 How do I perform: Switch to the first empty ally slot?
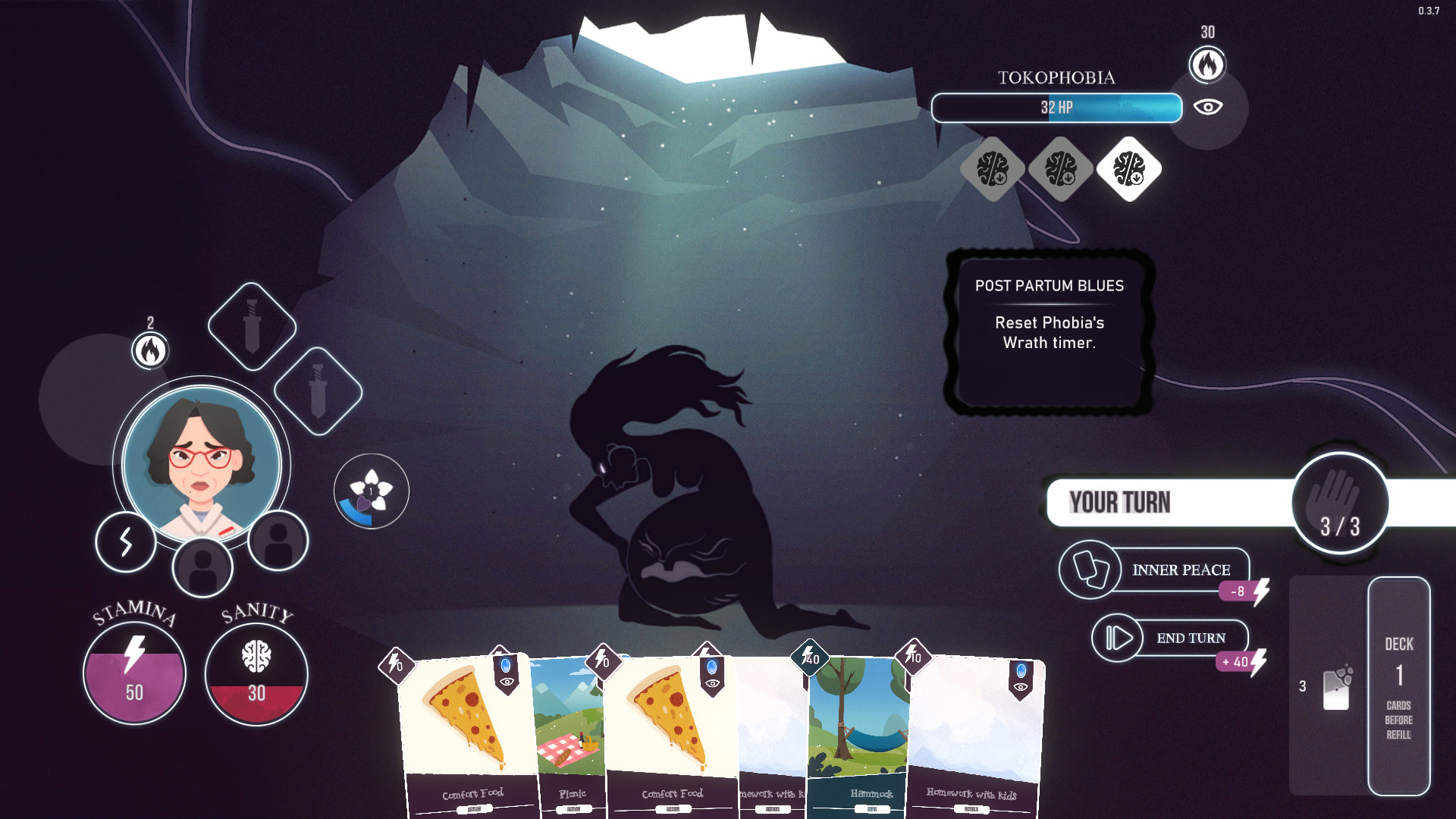203,567
